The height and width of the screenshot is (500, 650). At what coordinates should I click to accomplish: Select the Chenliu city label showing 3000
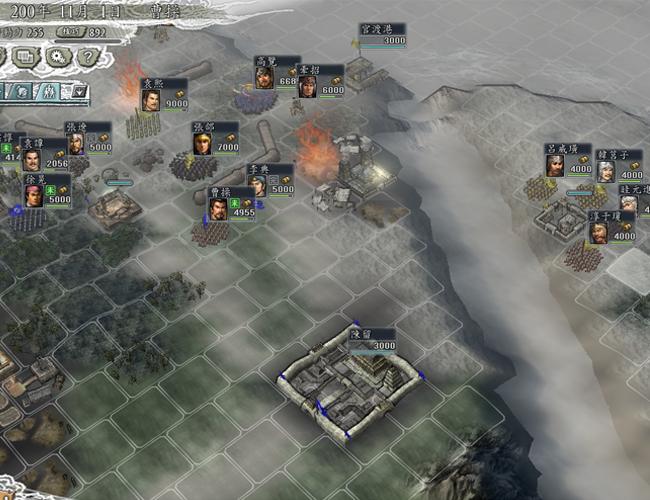373,338
